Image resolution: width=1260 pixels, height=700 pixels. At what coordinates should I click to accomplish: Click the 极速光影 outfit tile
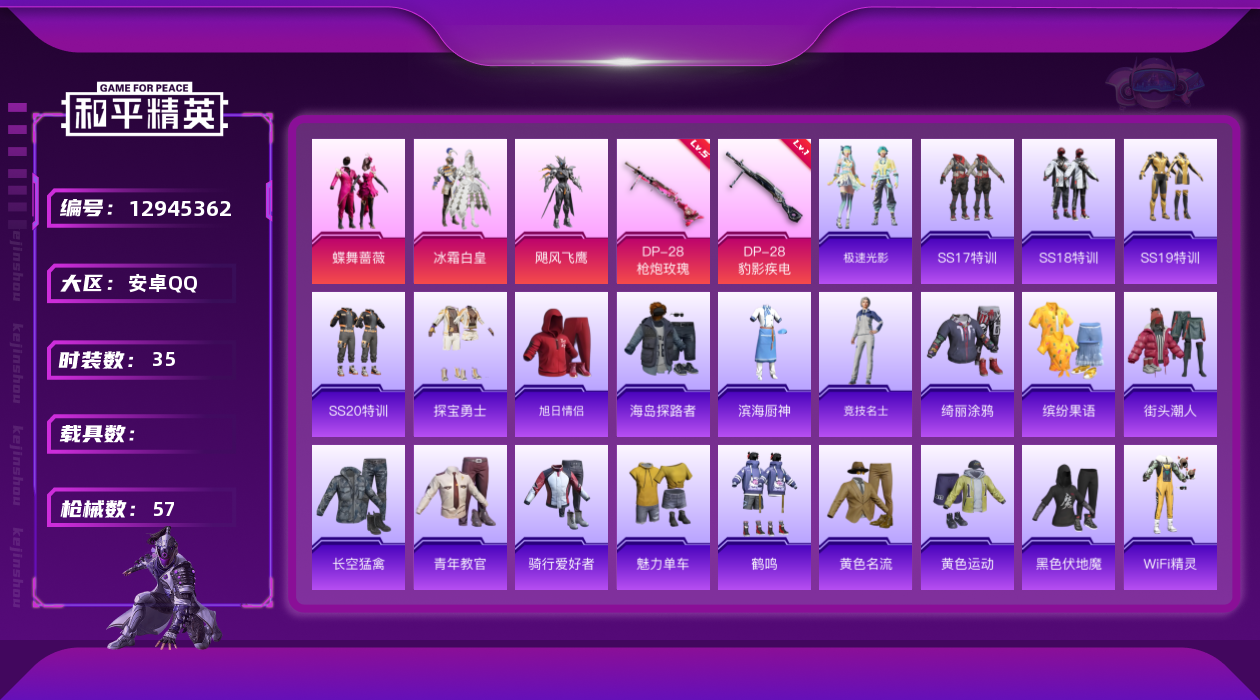tap(865, 211)
